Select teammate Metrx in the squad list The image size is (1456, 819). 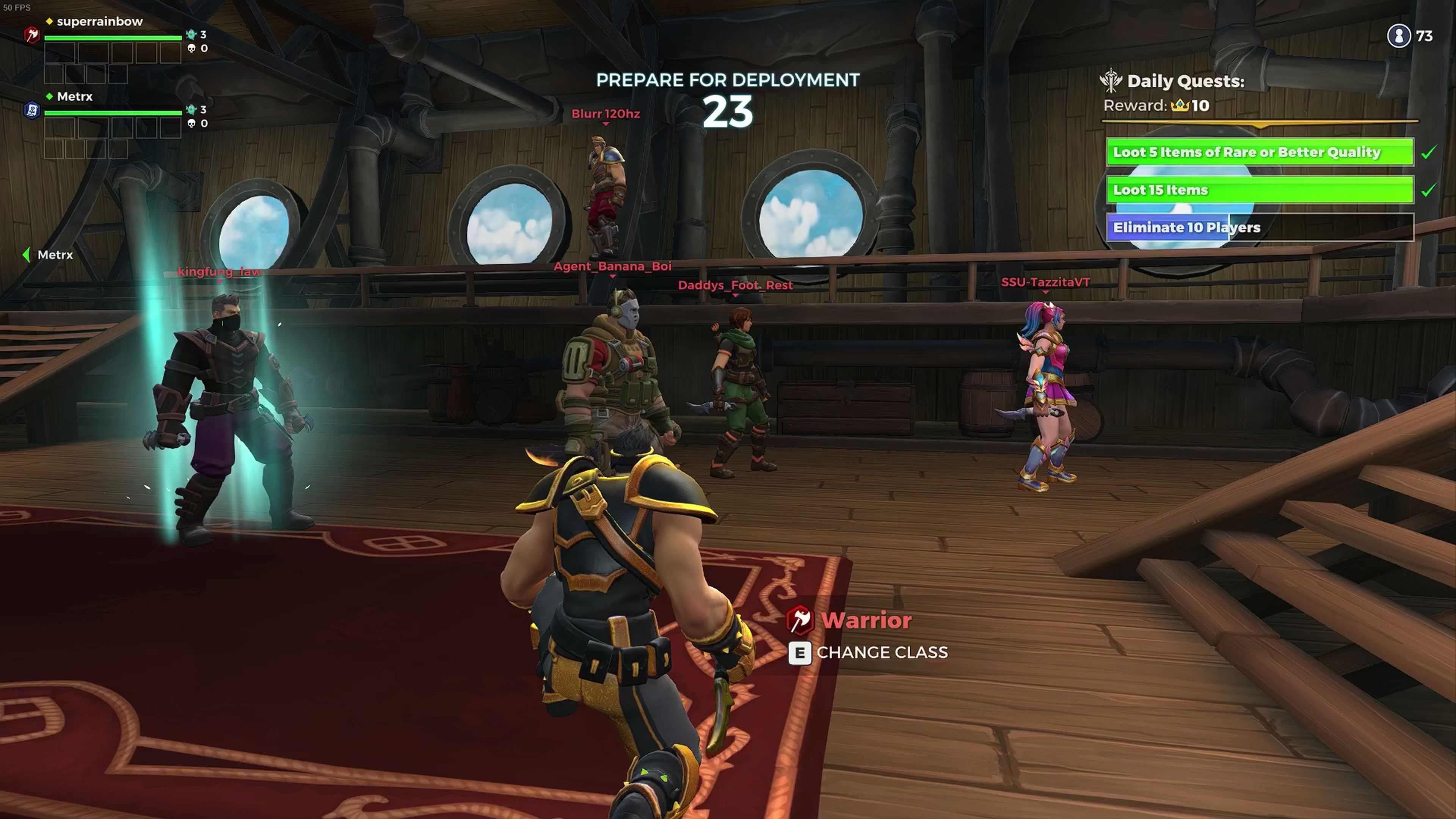(x=75, y=97)
